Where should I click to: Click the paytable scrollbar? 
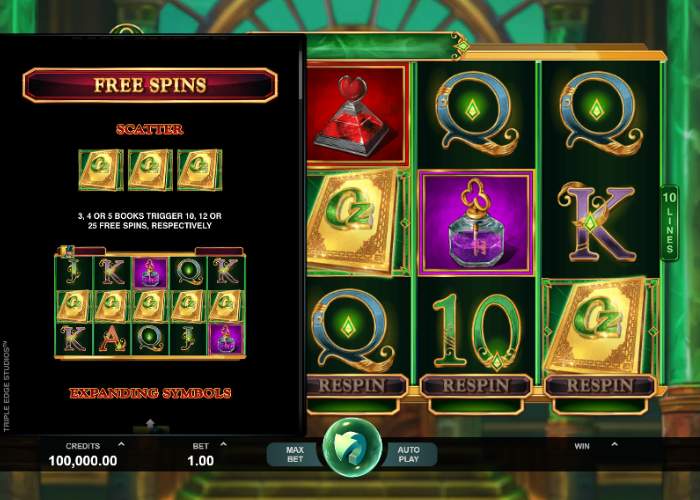pyautogui.click(x=301, y=70)
